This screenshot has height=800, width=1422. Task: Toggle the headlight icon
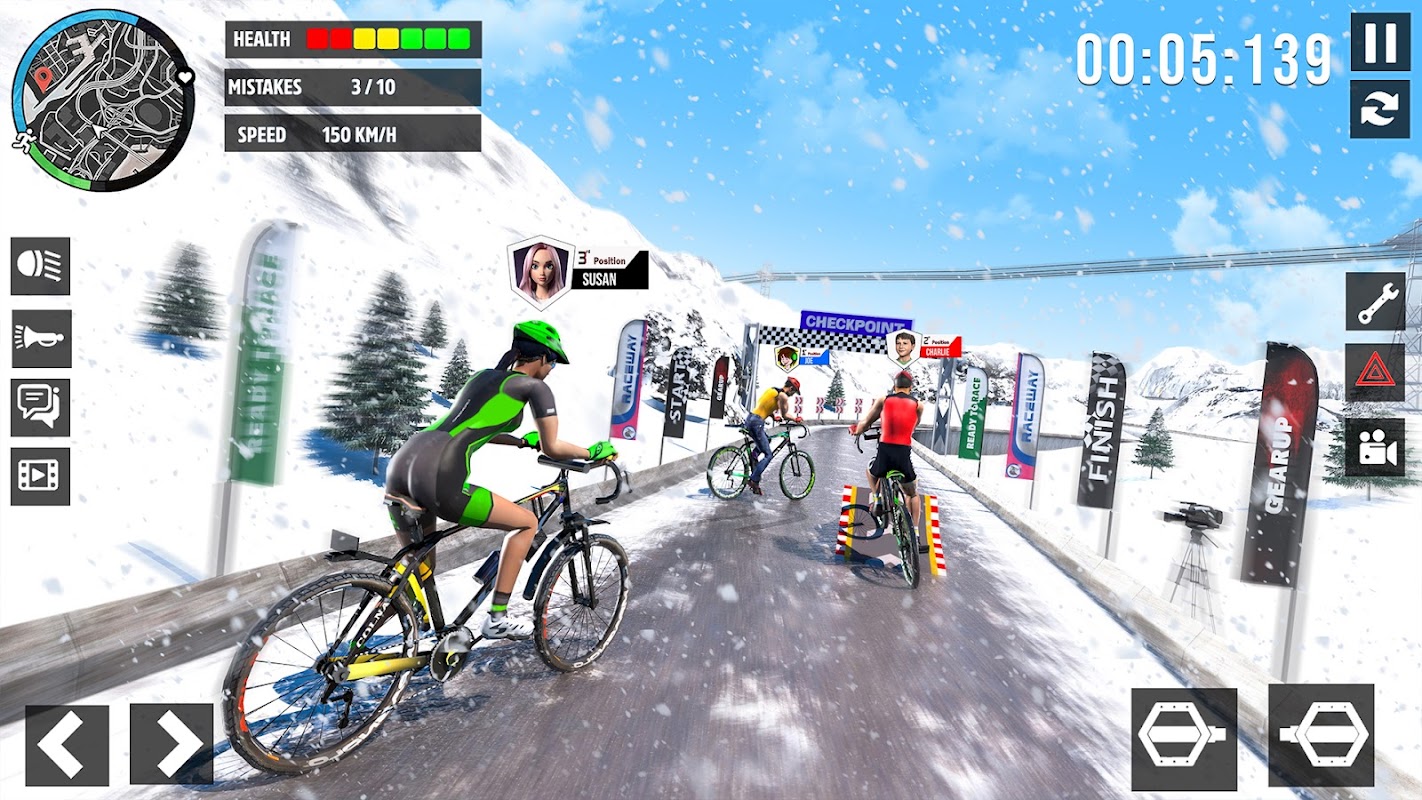(41, 266)
